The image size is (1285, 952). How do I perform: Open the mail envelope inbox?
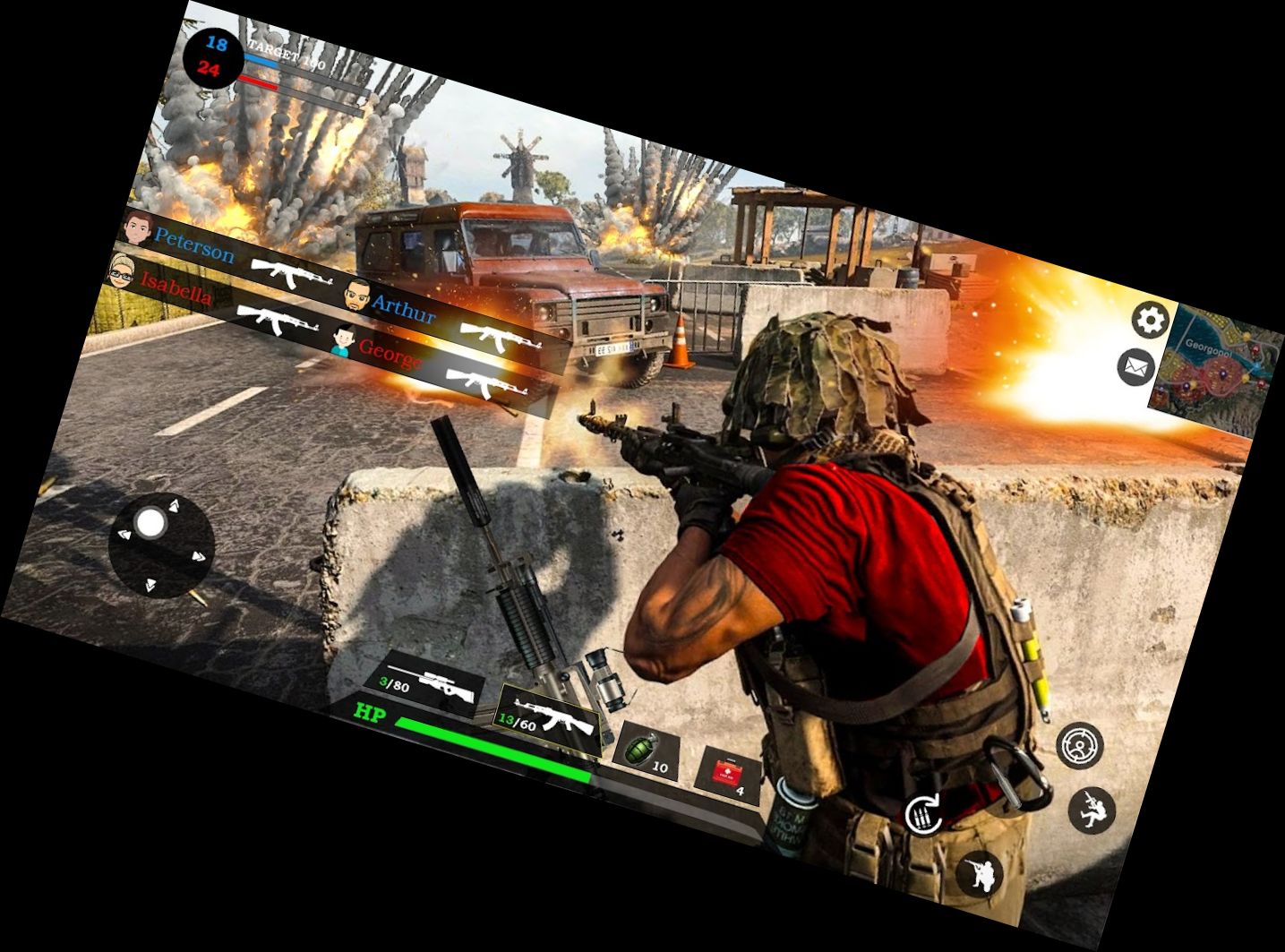pos(1135,367)
